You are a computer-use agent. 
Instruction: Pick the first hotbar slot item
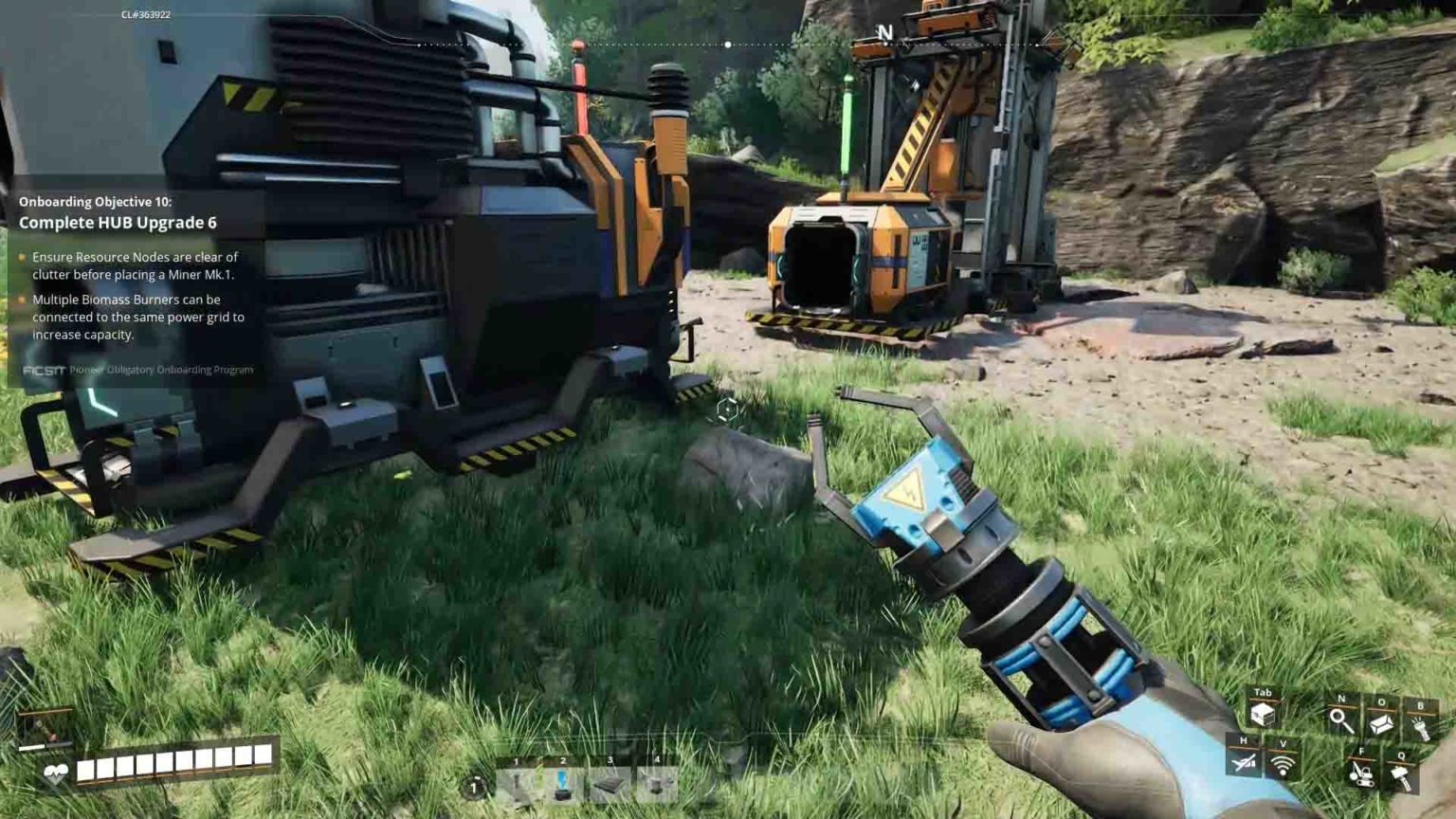517,785
